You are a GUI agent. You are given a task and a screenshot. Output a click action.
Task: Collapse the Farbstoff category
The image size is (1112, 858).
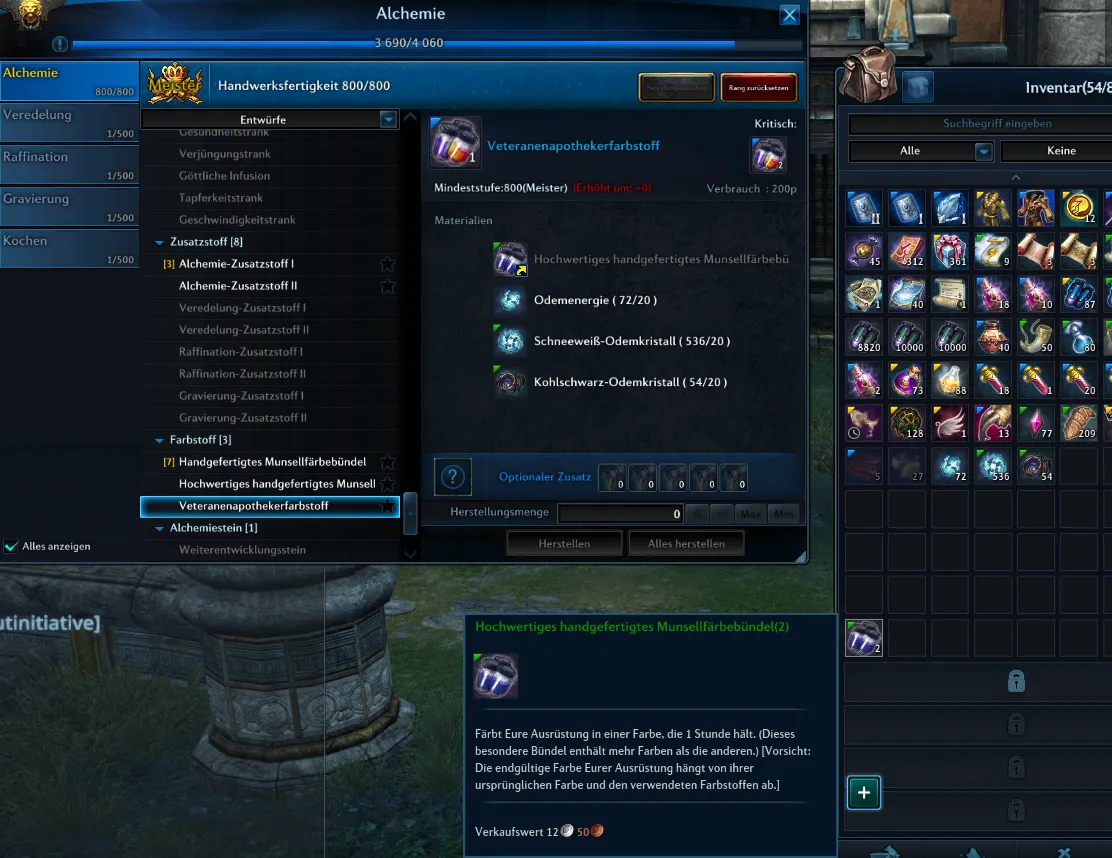click(159, 440)
